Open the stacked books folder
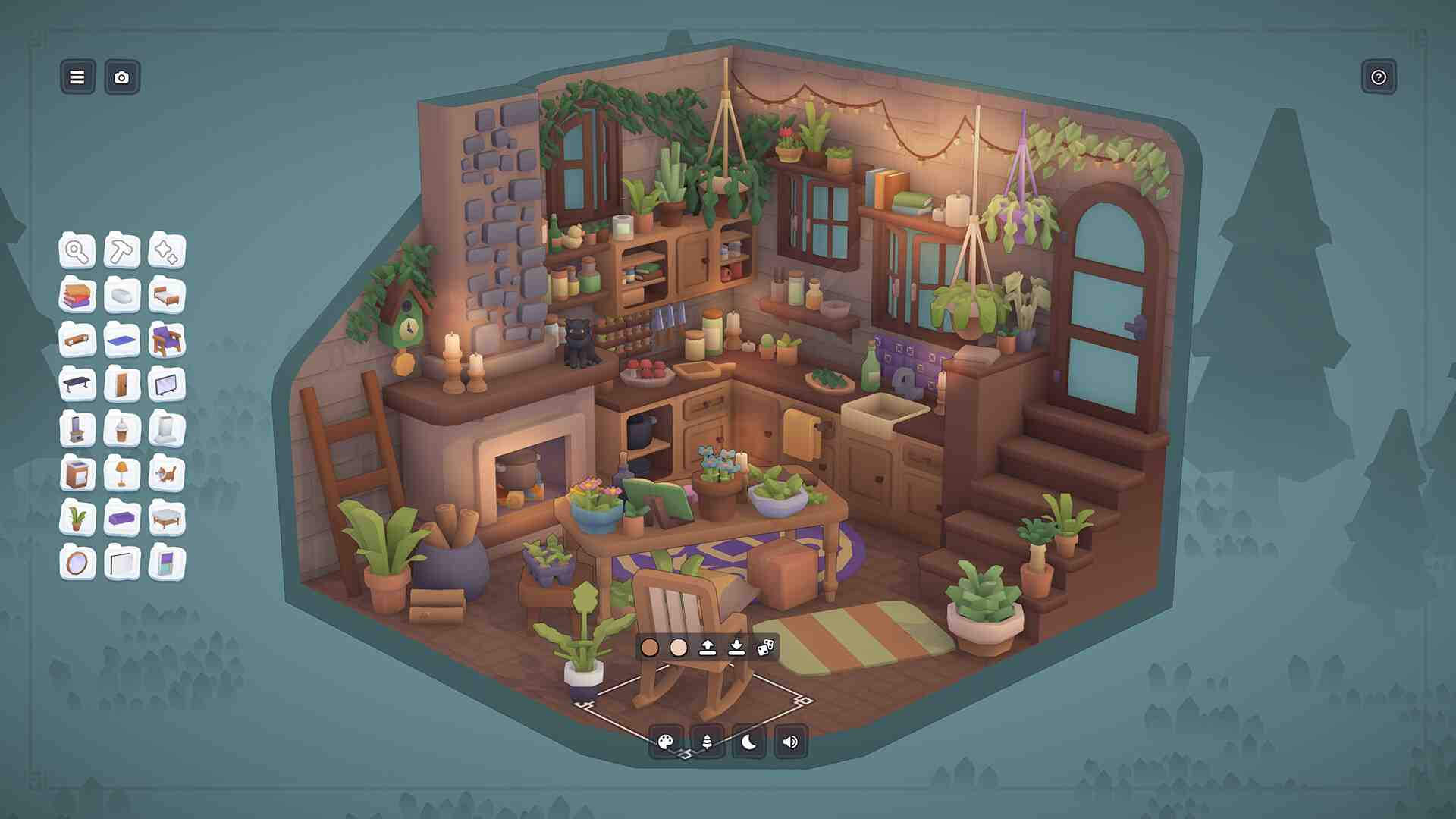This screenshot has height=819, width=1456. 77,296
